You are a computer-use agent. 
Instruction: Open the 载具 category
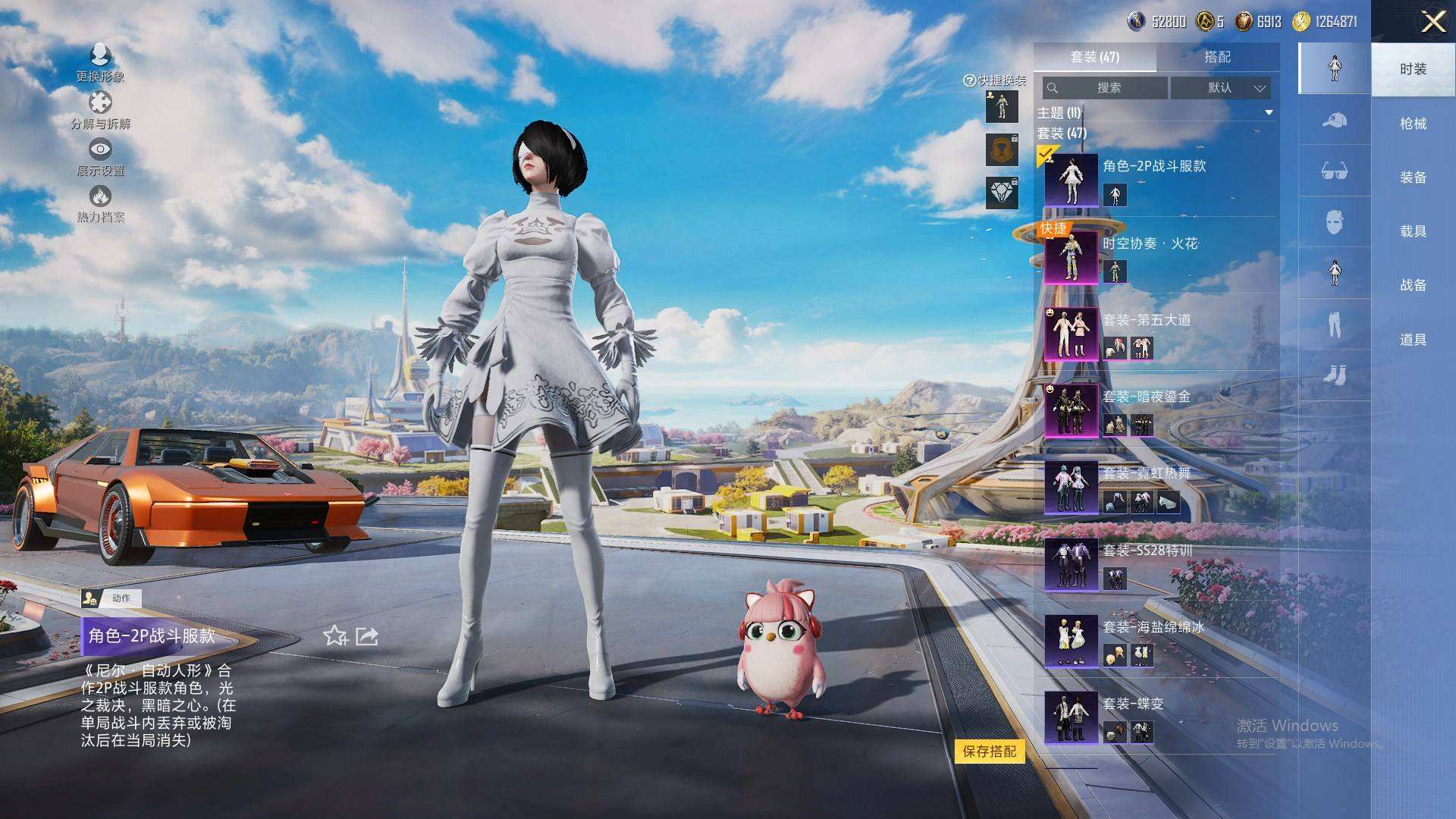point(1413,231)
